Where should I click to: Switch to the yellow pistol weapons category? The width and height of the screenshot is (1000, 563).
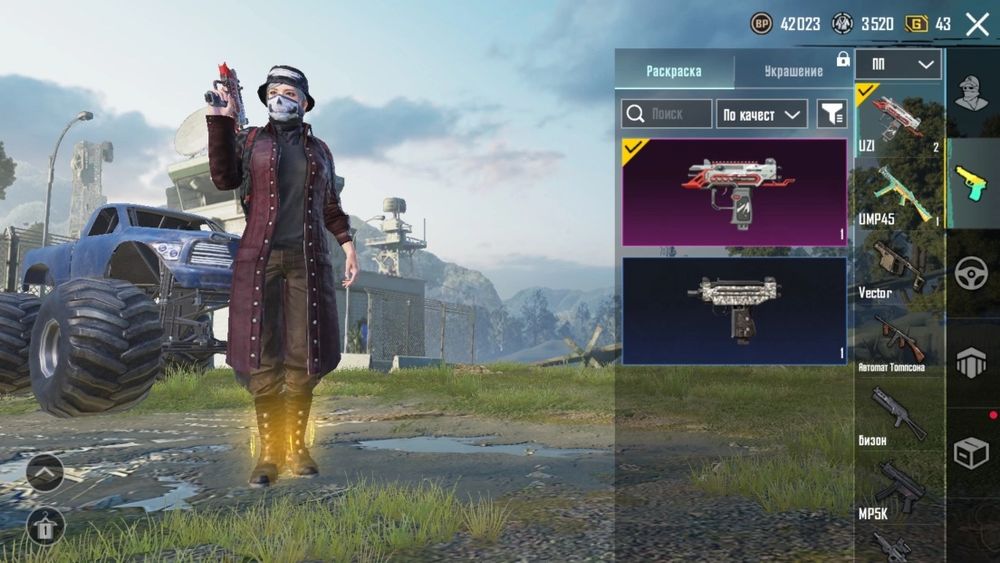[x=971, y=183]
